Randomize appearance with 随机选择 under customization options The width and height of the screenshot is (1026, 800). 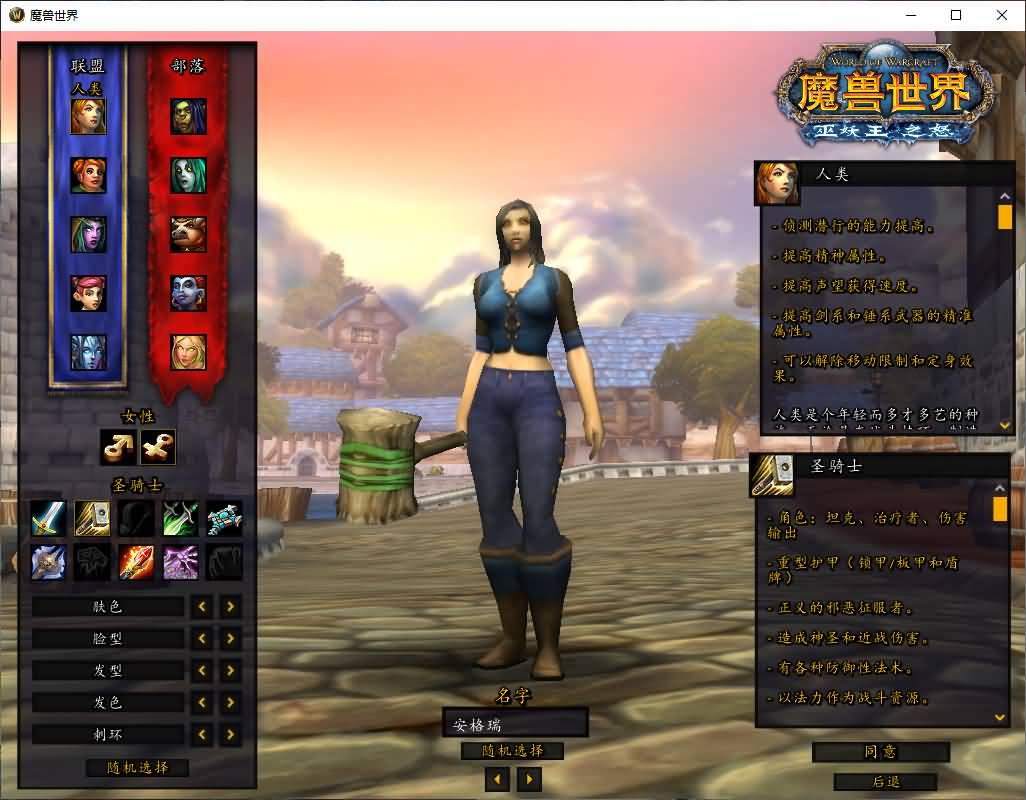point(137,768)
